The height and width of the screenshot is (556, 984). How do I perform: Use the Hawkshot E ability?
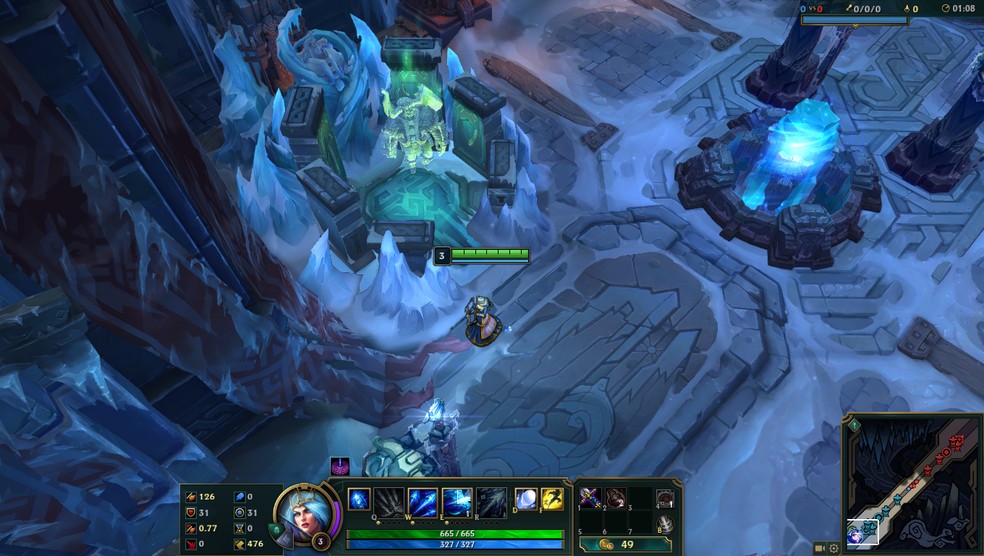457,499
